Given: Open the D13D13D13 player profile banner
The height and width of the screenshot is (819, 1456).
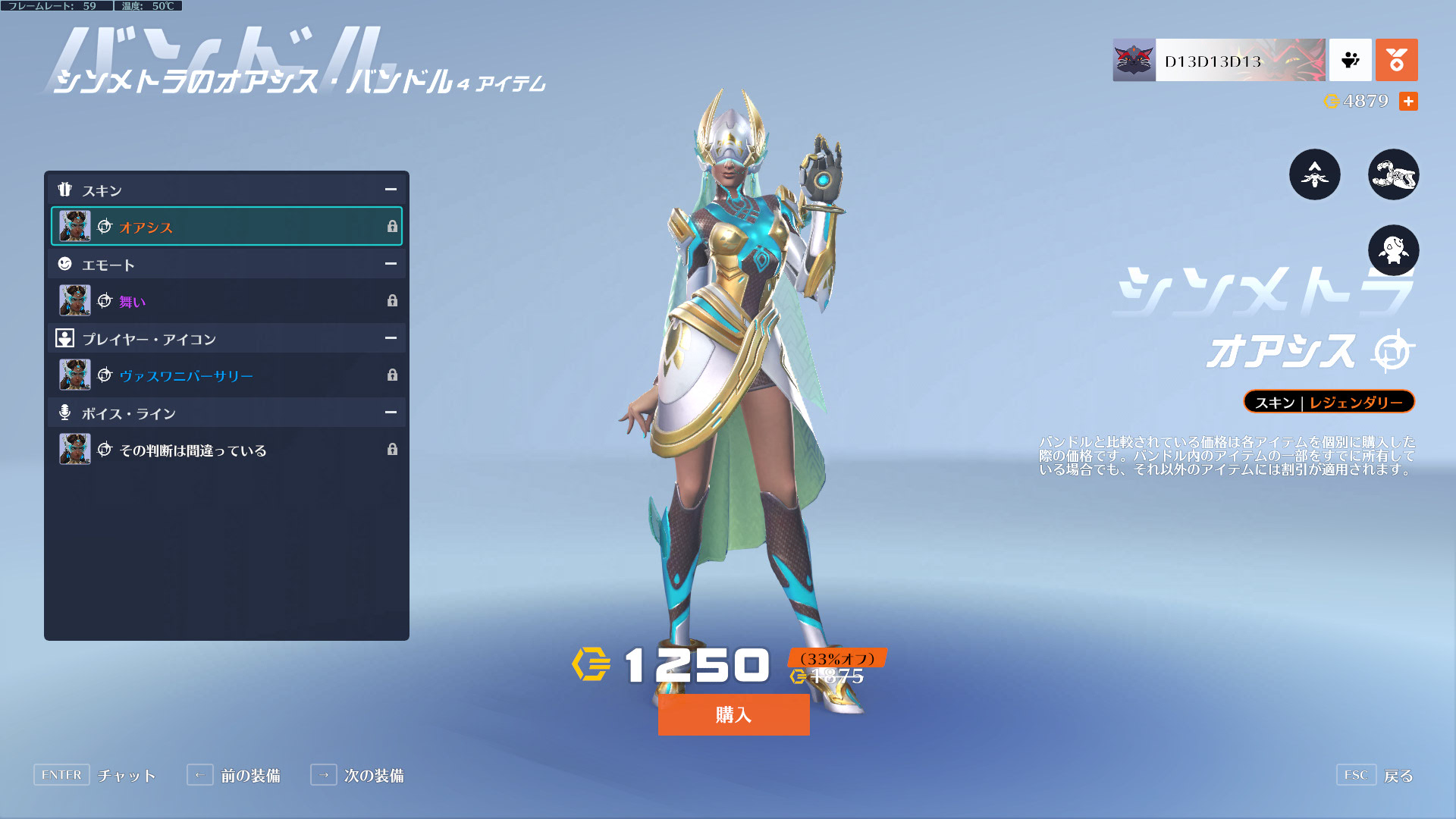Looking at the screenshot, I should [x=1219, y=61].
